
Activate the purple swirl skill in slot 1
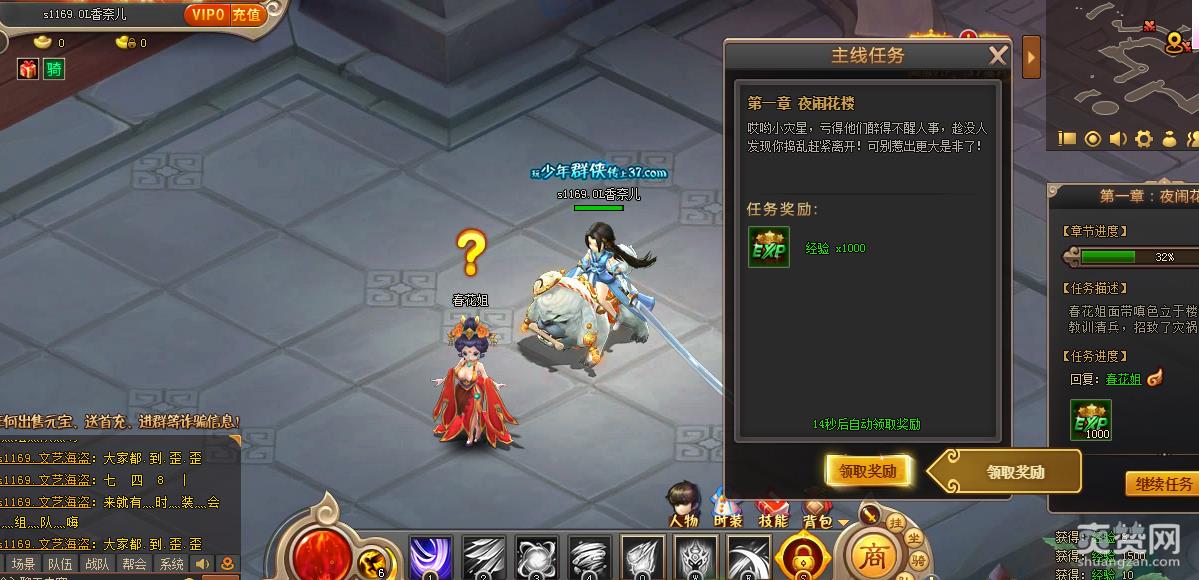click(x=430, y=557)
